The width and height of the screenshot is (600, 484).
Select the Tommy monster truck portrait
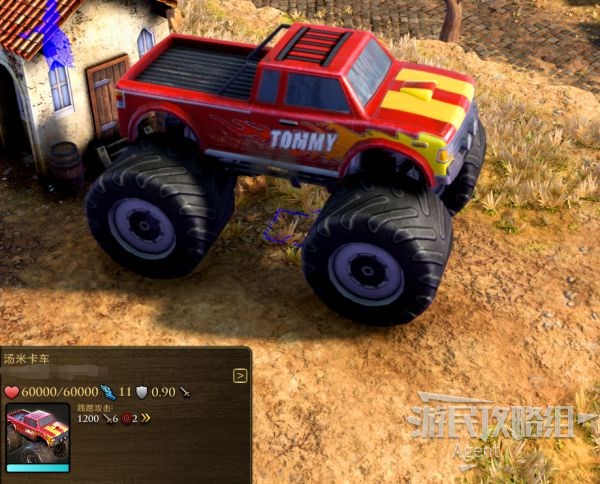coord(38,438)
